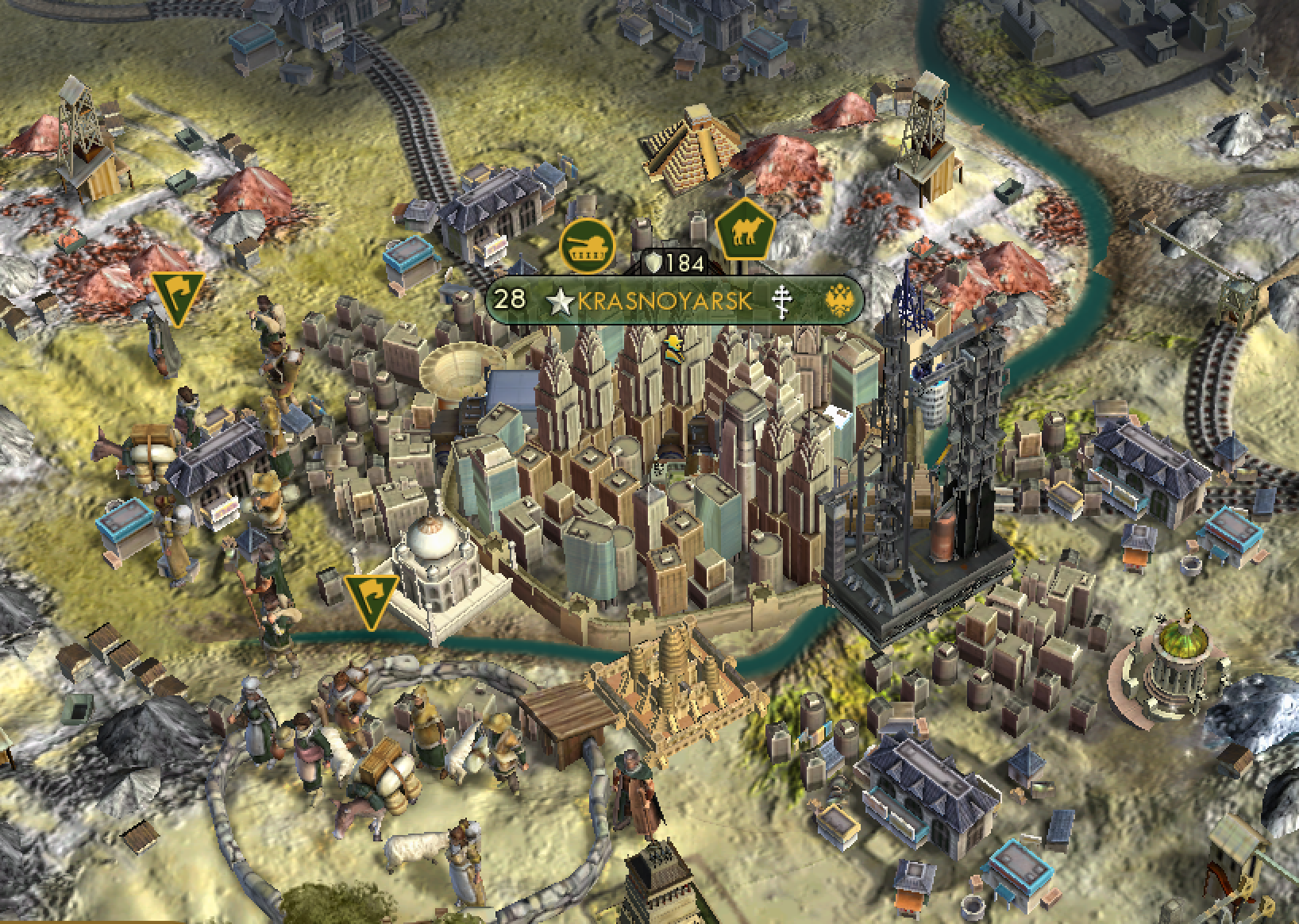Select the tank unit icon
1299x924 pixels.
[x=588, y=244]
